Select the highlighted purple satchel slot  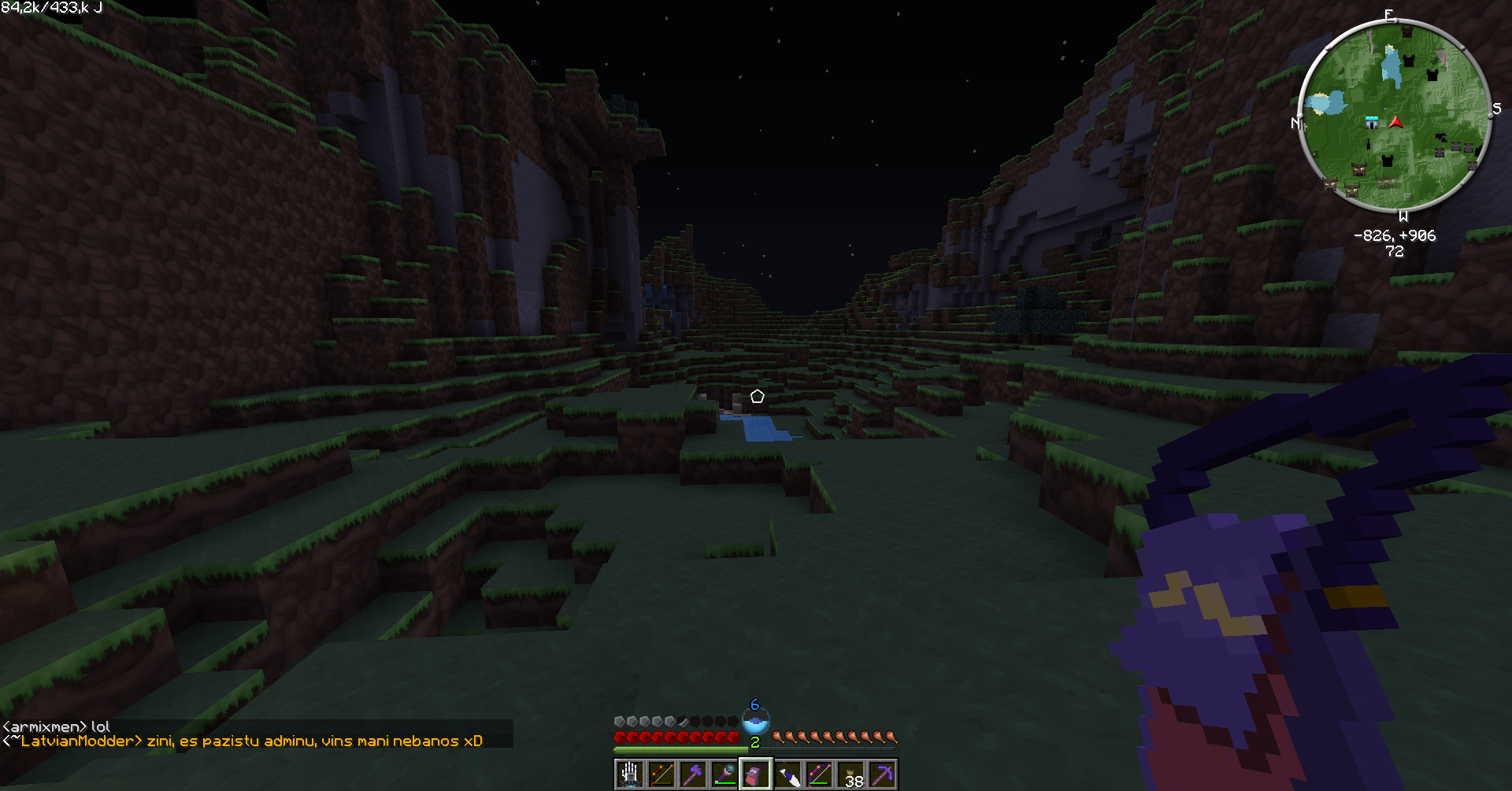click(756, 775)
